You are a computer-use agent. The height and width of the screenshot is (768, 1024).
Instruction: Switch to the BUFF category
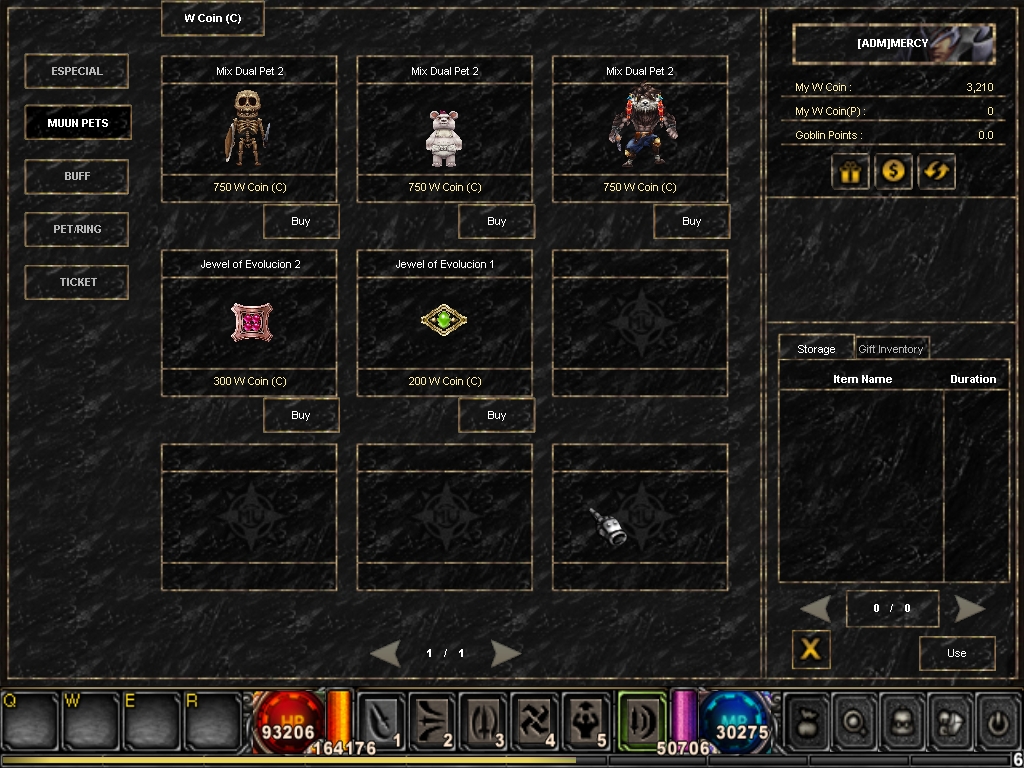[x=77, y=176]
